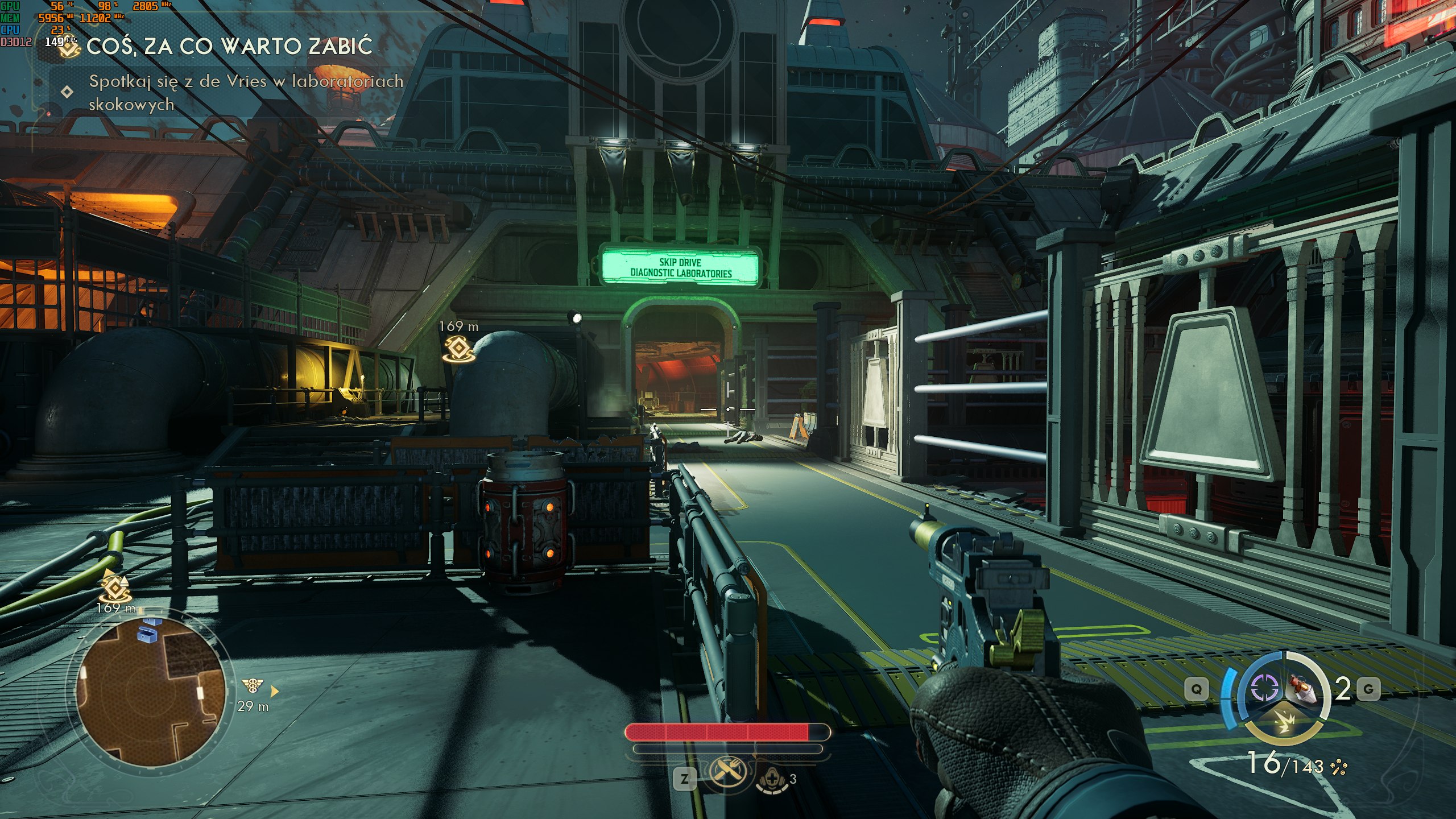Select the objective text about meeting de Vries
Screen dimensions: 1456x819
click(x=246, y=92)
